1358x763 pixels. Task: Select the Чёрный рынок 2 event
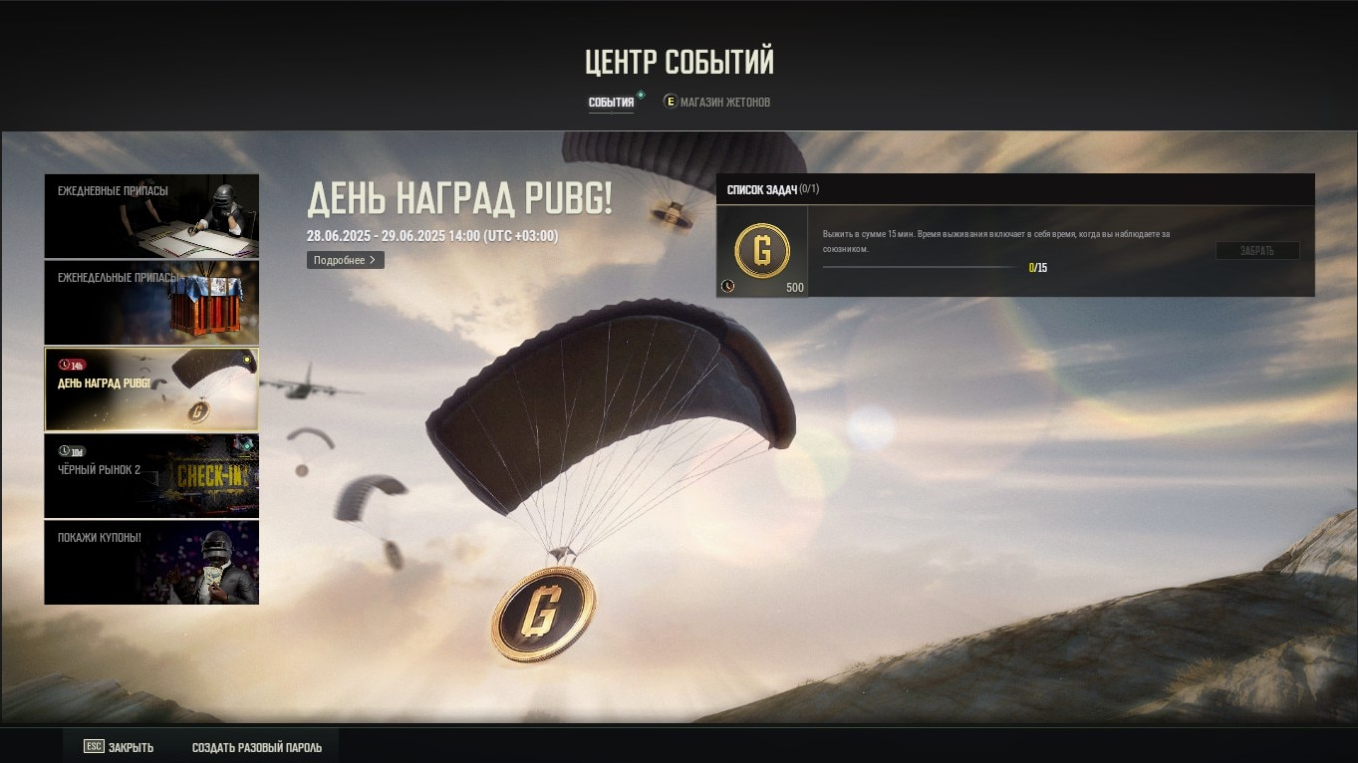tap(151, 475)
